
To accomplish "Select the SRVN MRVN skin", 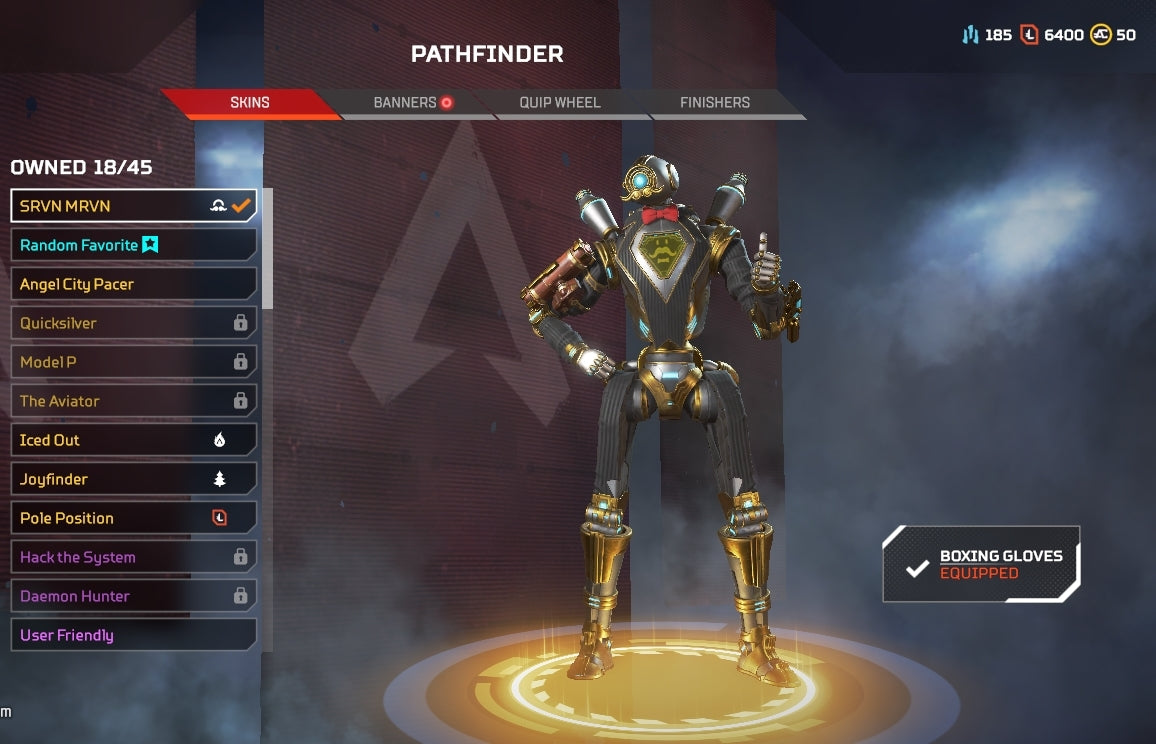I will pos(133,206).
